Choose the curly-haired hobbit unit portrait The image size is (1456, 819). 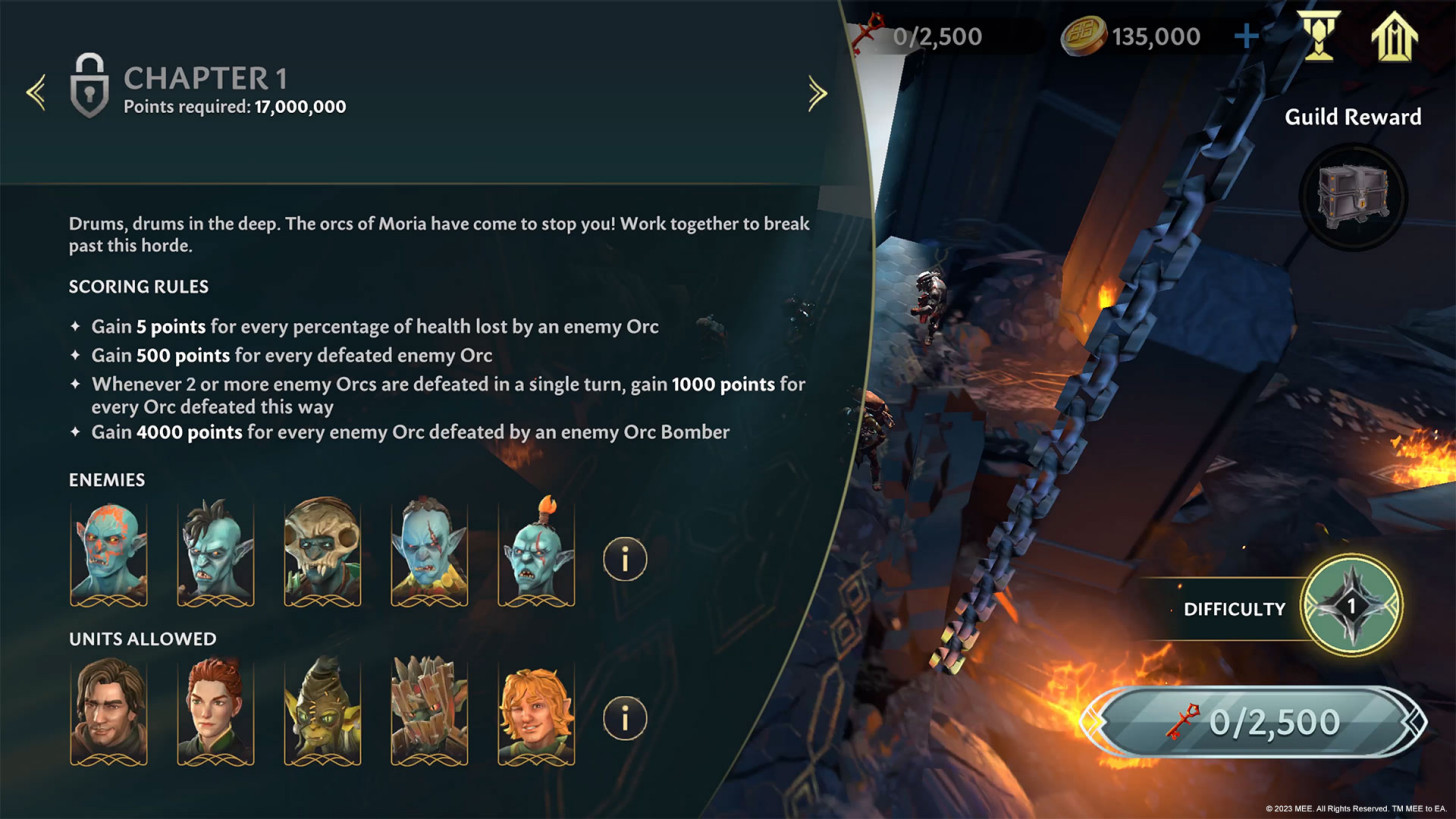pos(536,711)
